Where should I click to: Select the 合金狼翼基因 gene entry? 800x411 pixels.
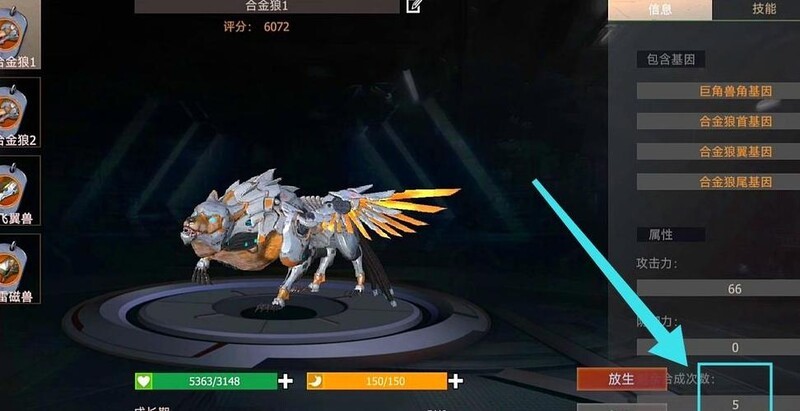(735, 152)
